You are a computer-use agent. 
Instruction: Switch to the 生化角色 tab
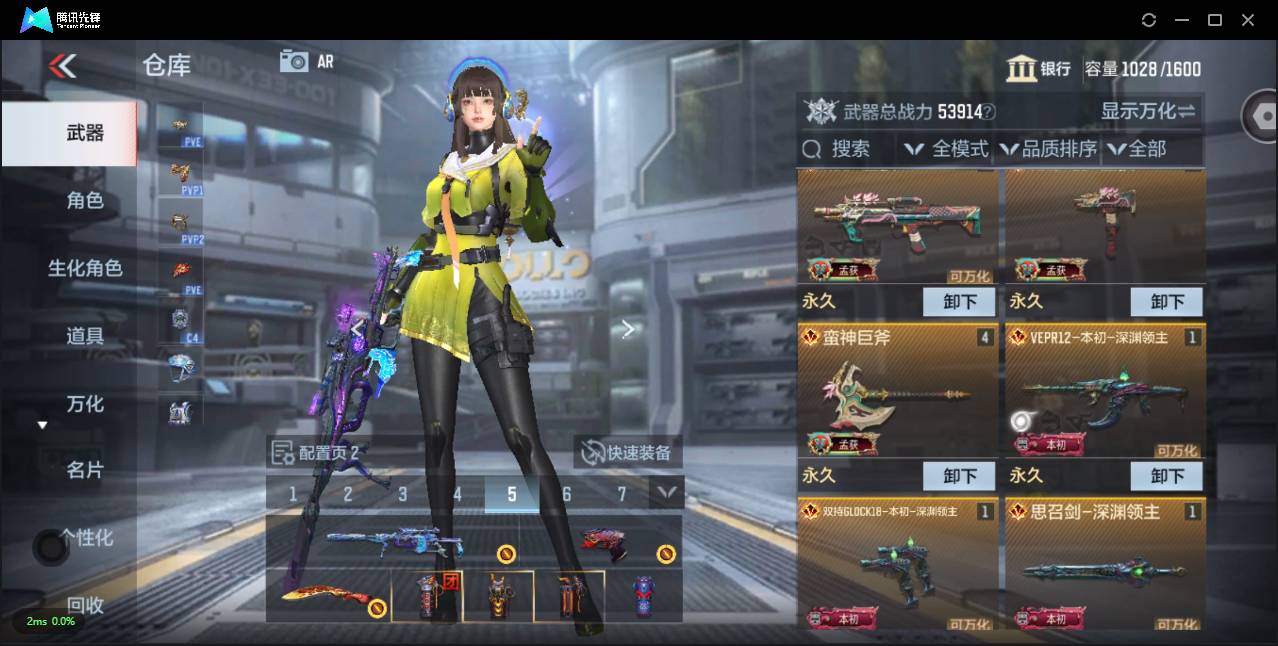click(84, 268)
